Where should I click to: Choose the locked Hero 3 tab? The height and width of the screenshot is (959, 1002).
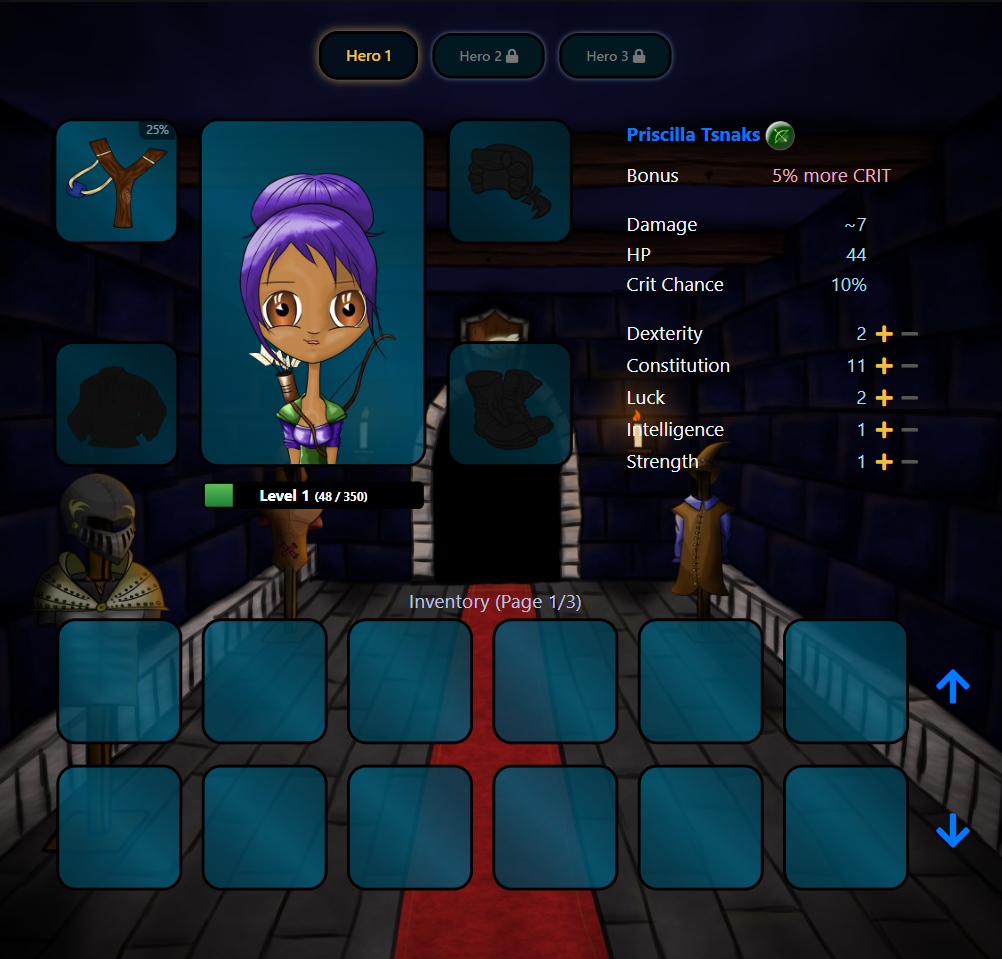[x=615, y=56]
